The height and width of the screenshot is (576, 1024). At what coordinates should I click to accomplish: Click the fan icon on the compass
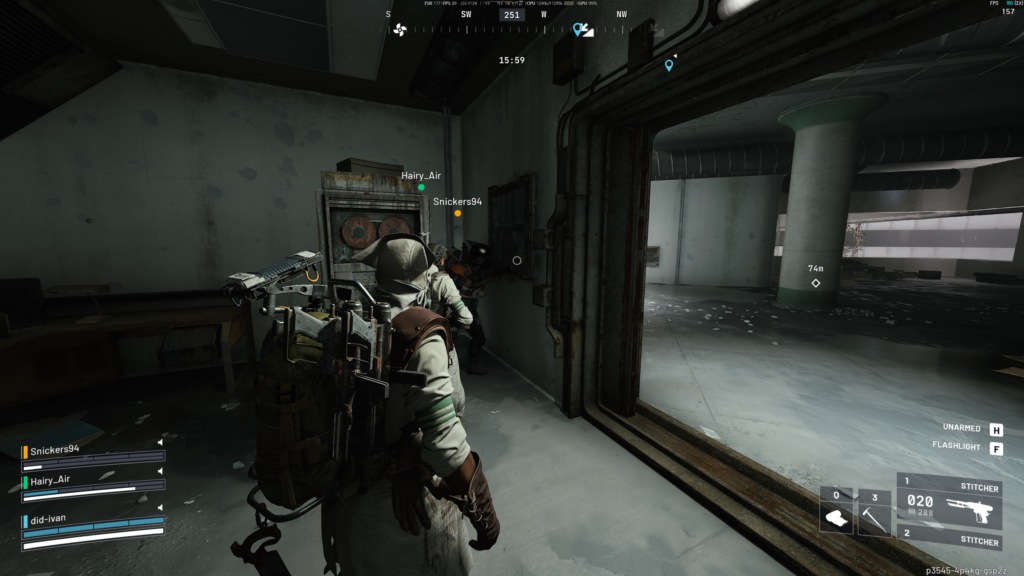(400, 30)
